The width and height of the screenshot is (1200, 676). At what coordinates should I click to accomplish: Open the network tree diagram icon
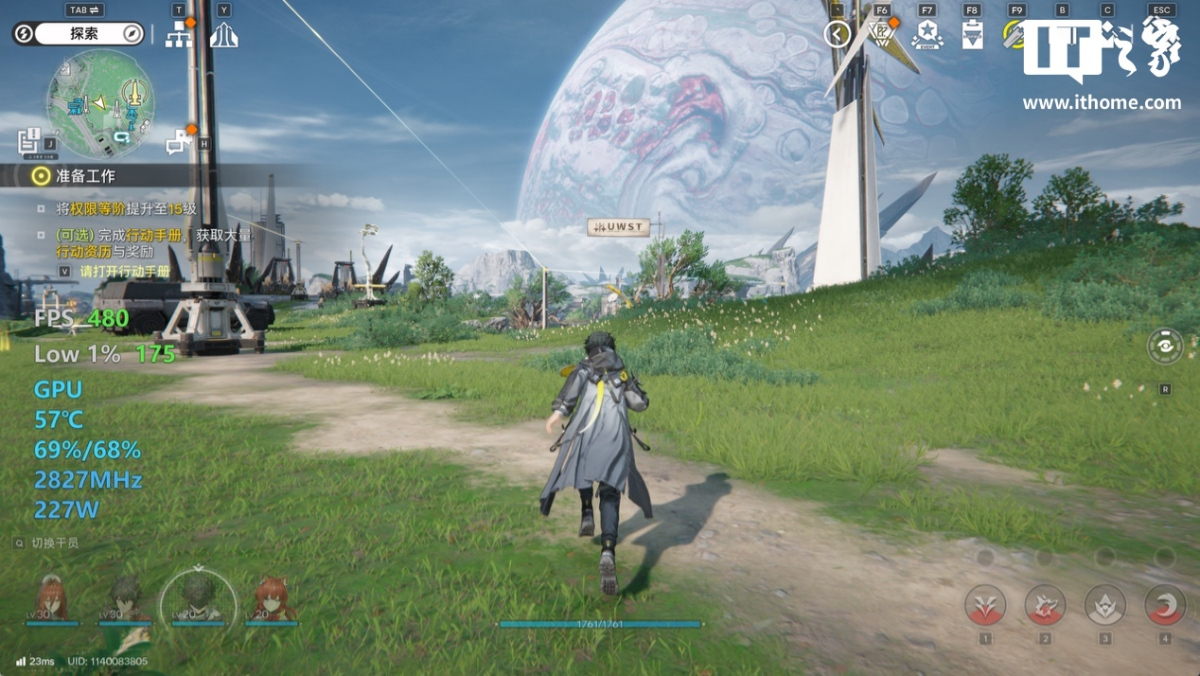click(178, 34)
